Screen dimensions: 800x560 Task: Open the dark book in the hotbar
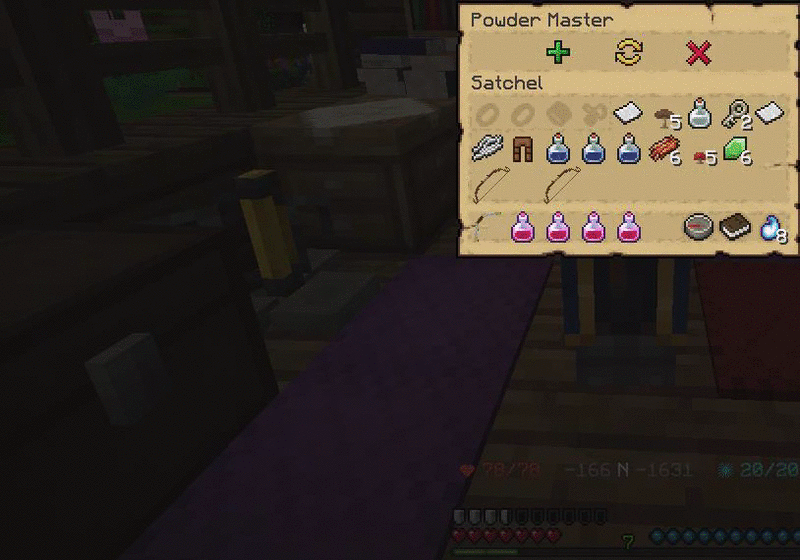735,227
